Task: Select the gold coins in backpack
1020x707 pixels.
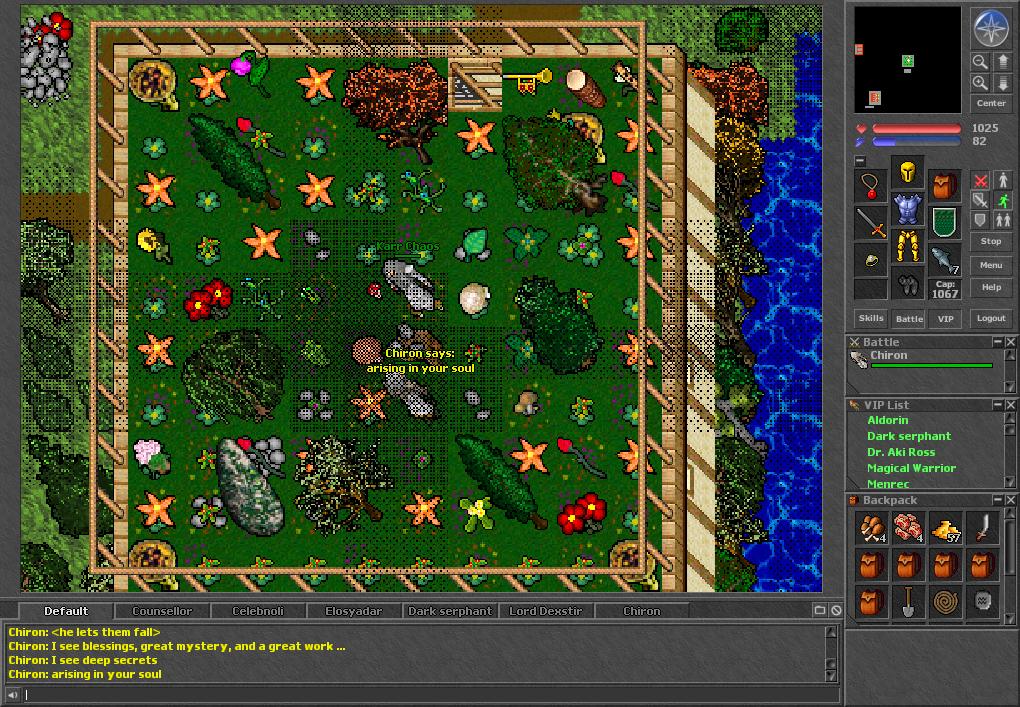Action: (x=944, y=528)
